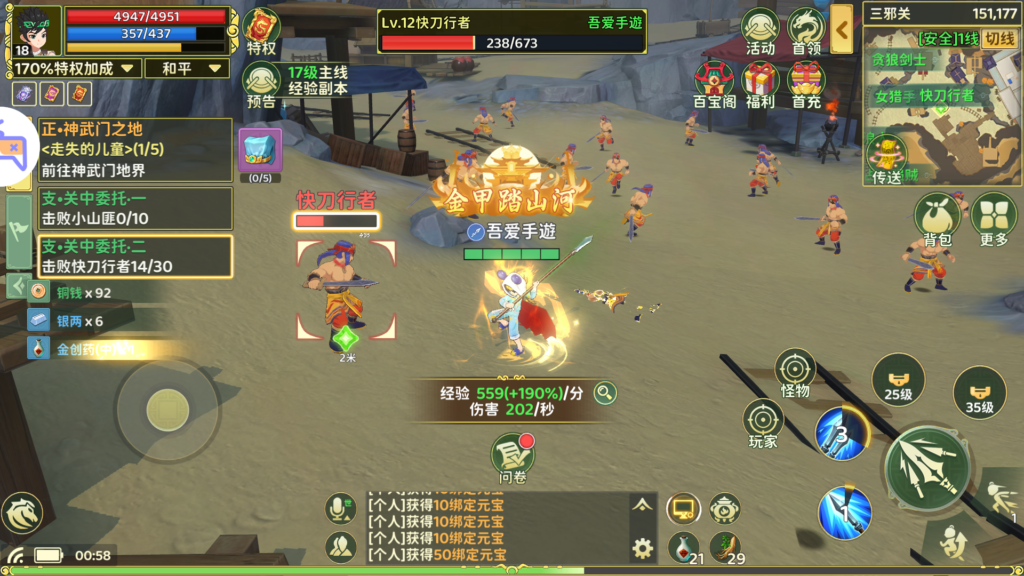
Task: Select the 玩家 player targeting button
Action: point(763,423)
